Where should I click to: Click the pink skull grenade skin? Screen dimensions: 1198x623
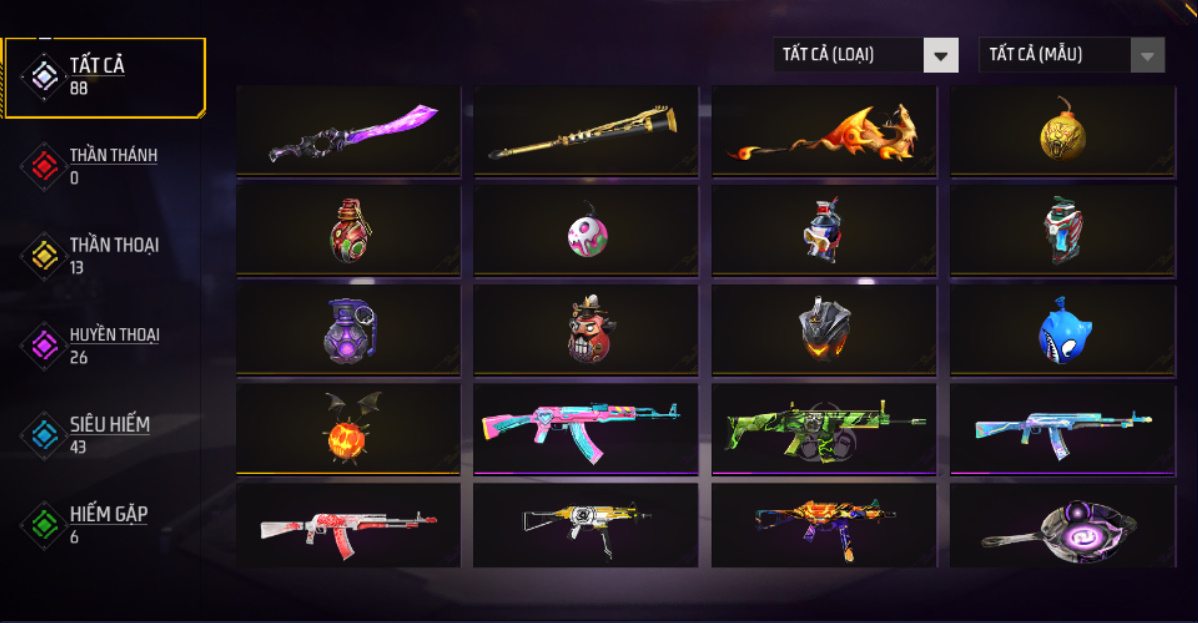(x=586, y=231)
